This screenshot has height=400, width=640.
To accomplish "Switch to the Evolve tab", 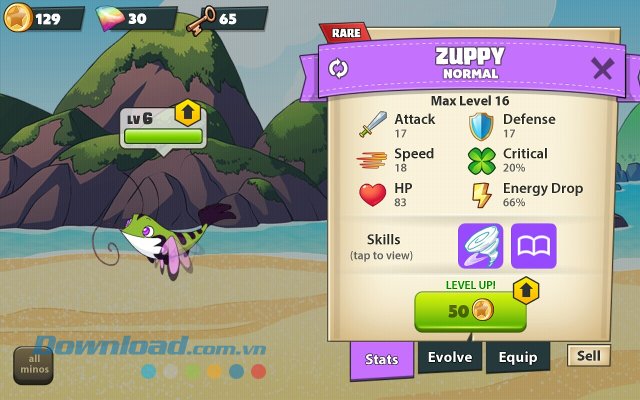I will 450,357.
